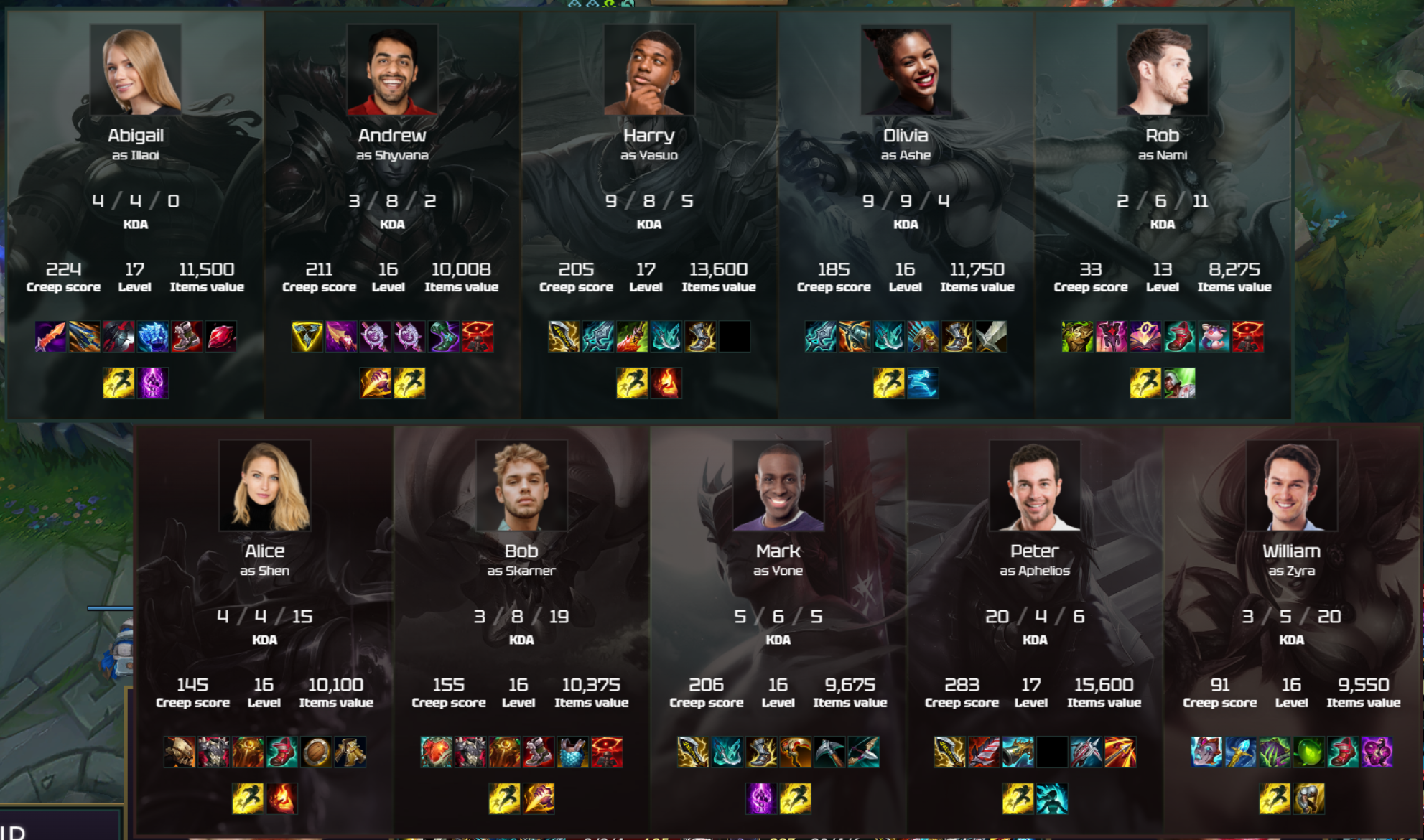Select Bob's Heartsteel item icon
Image resolution: width=1424 pixels, height=840 pixels.
[x=434, y=752]
